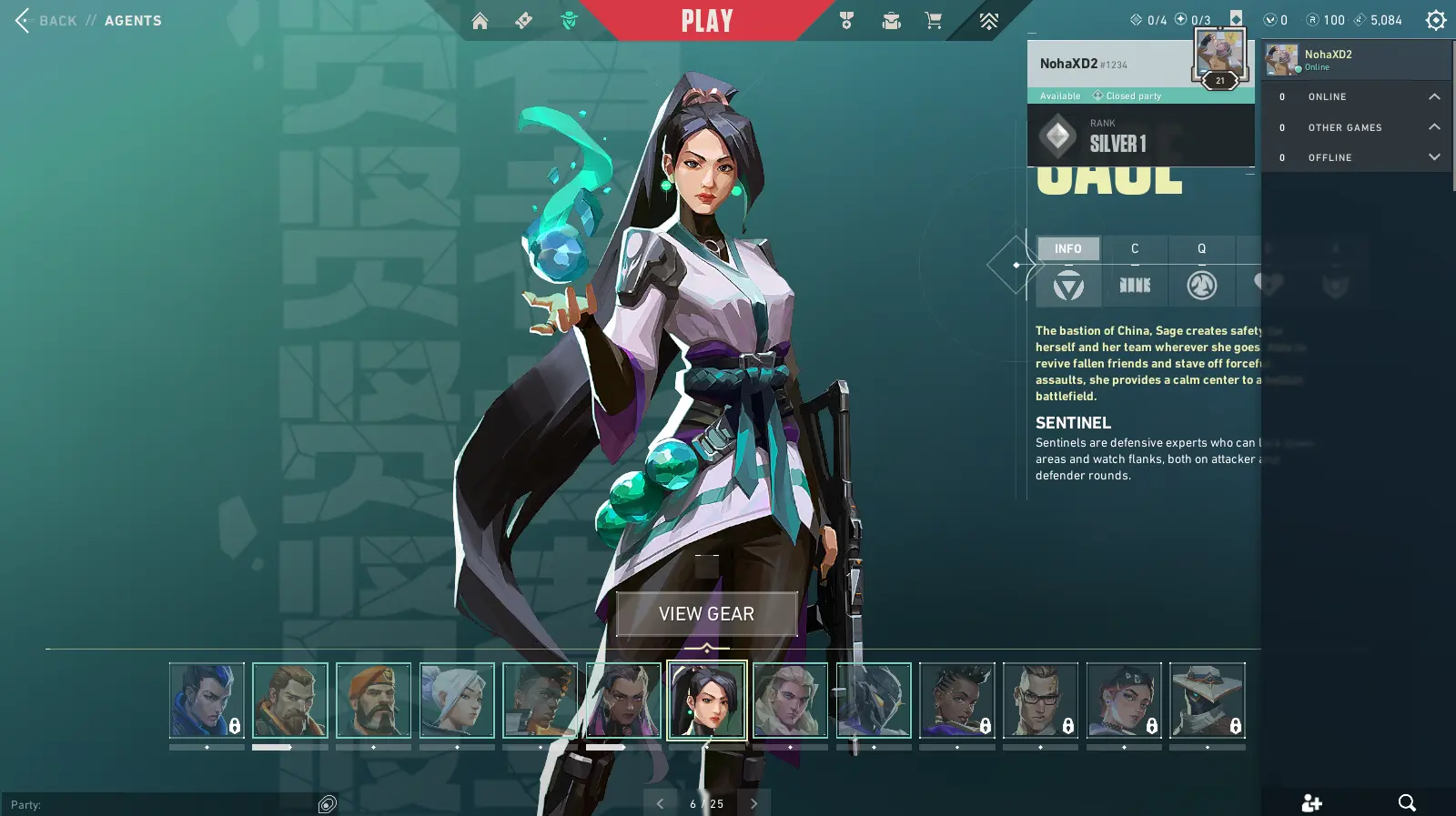The height and width of the screenshot is (816, 1456).
Task: Expand the OFFLINE friends section
Action: pyautogui.click(x=1434, y=156)
